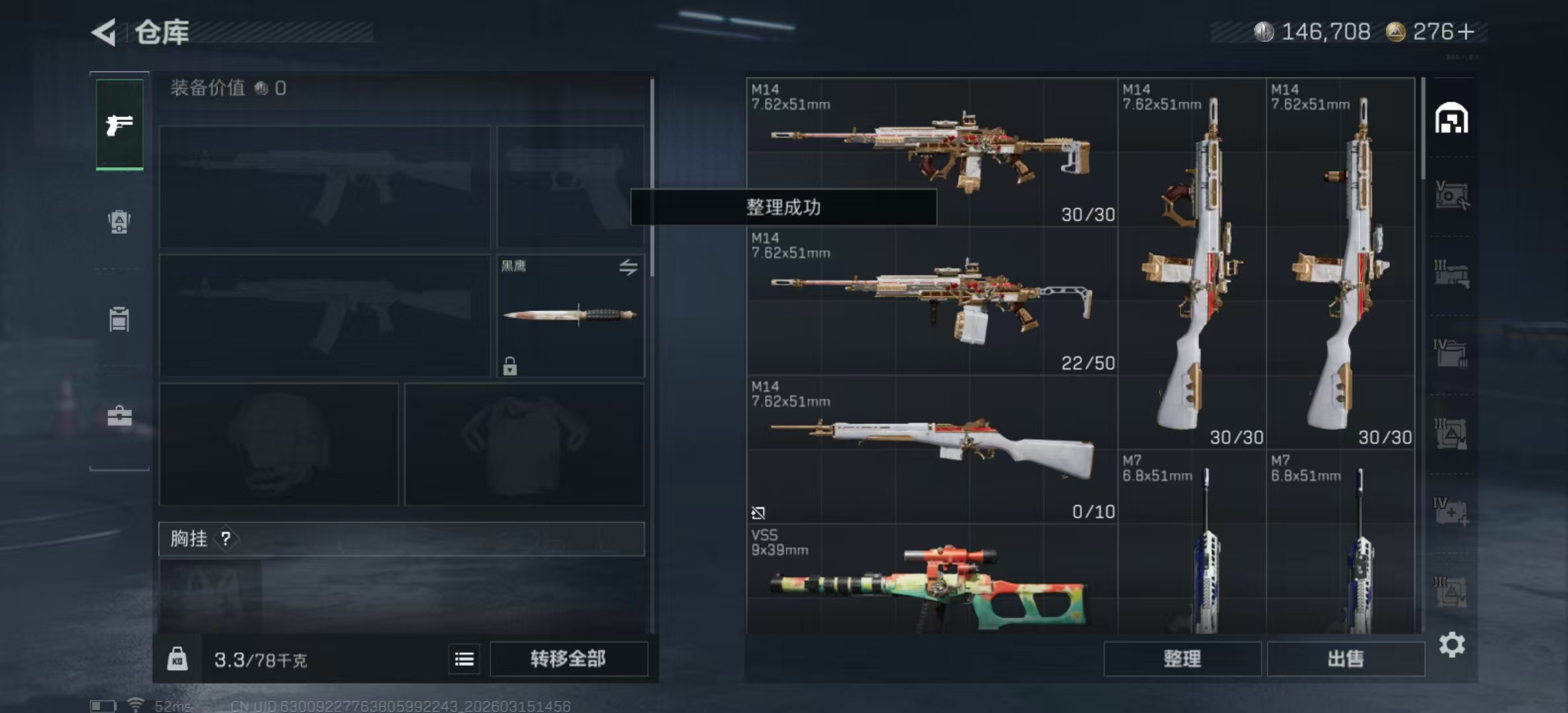
Task: Click the swap arrows on 黑鹰 slot
Action: pyautogui.click(x=628, y=267)
